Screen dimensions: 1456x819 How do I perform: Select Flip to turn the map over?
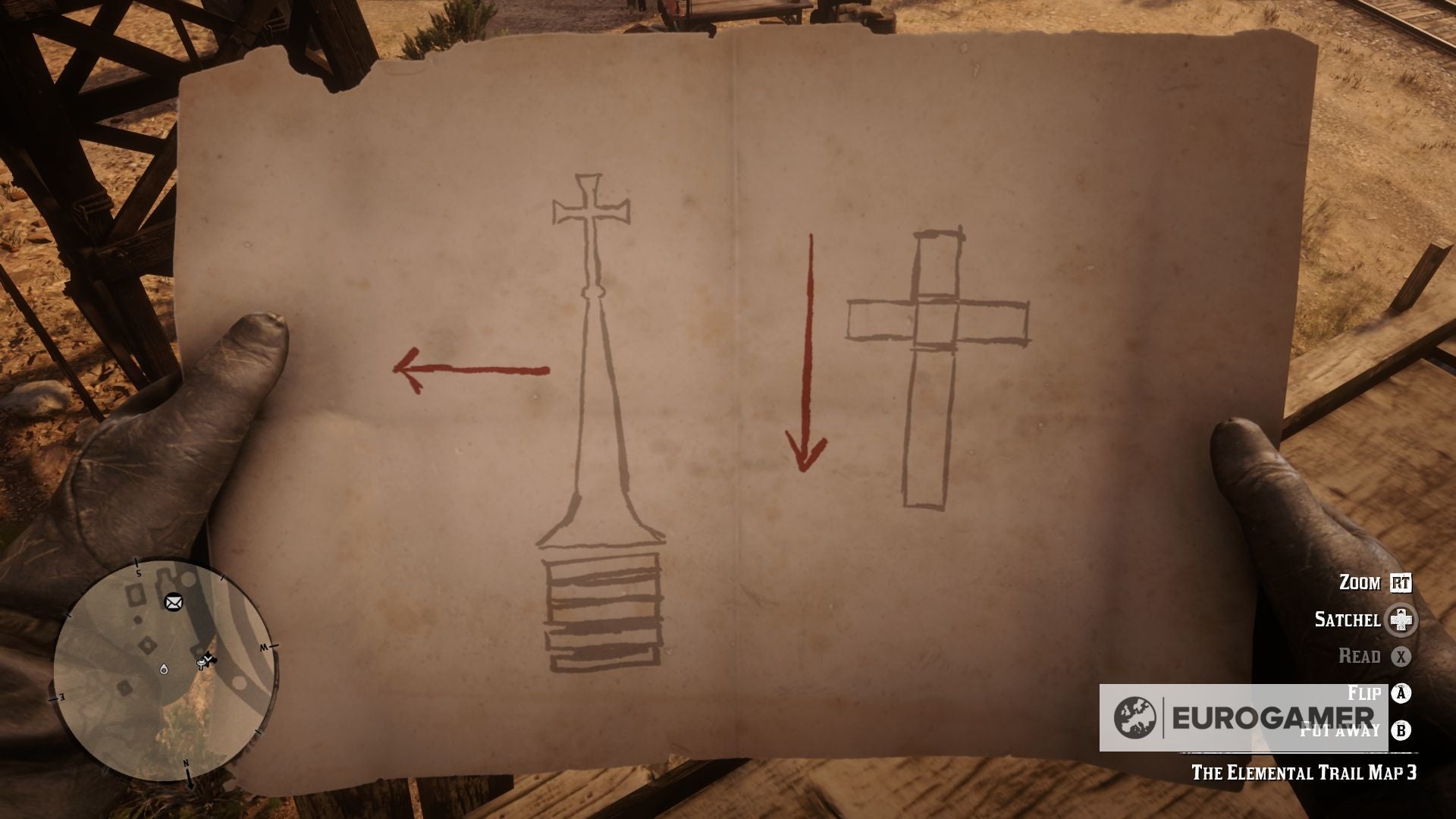pyautogui.click(x=1364, y=692)
